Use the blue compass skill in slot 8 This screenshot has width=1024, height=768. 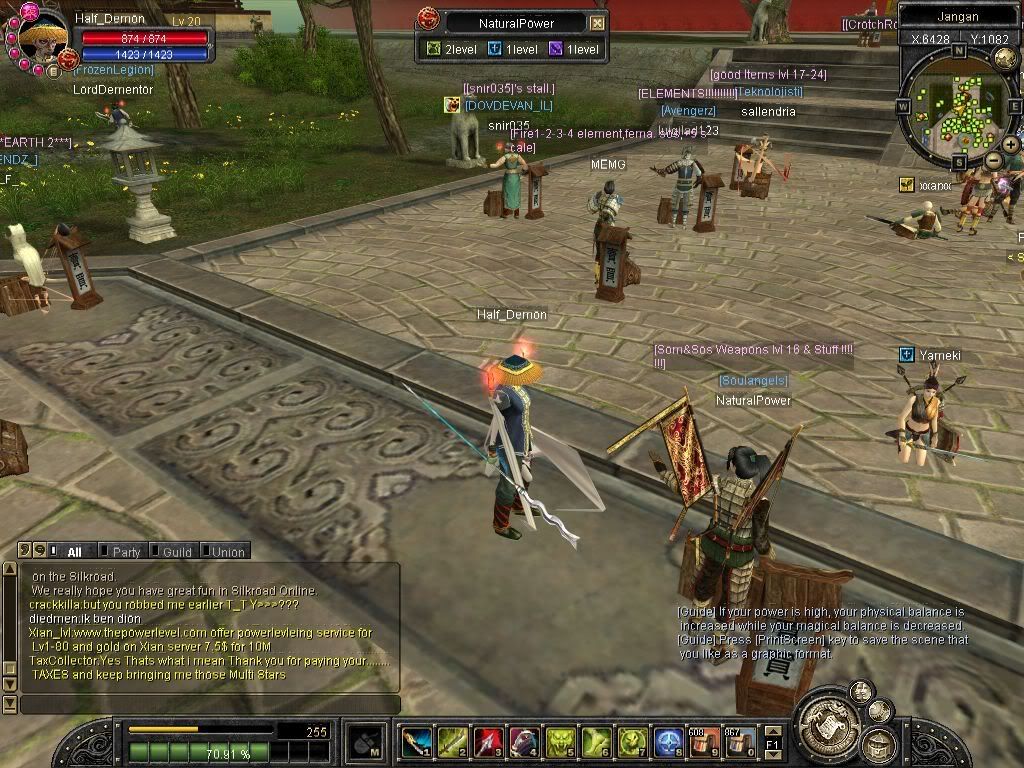tap(667, 742)
